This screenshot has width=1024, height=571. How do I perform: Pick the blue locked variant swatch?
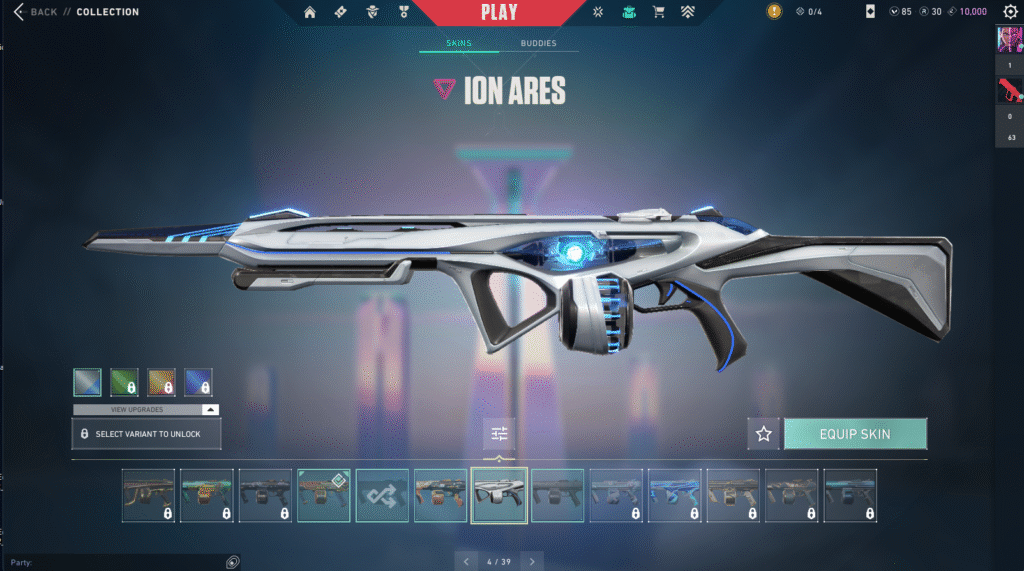coord(198,382)
